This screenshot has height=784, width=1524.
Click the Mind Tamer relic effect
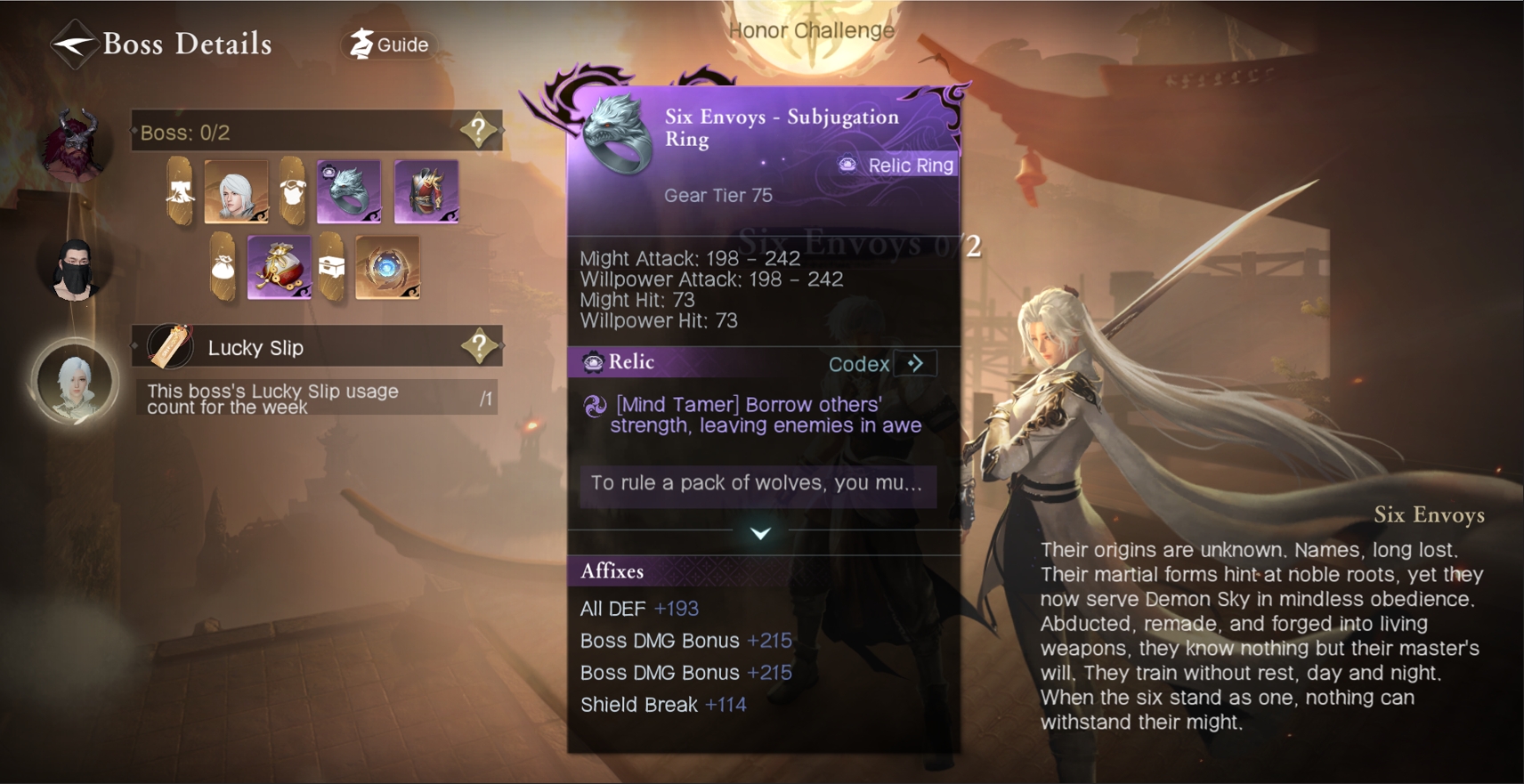point(764,415)
